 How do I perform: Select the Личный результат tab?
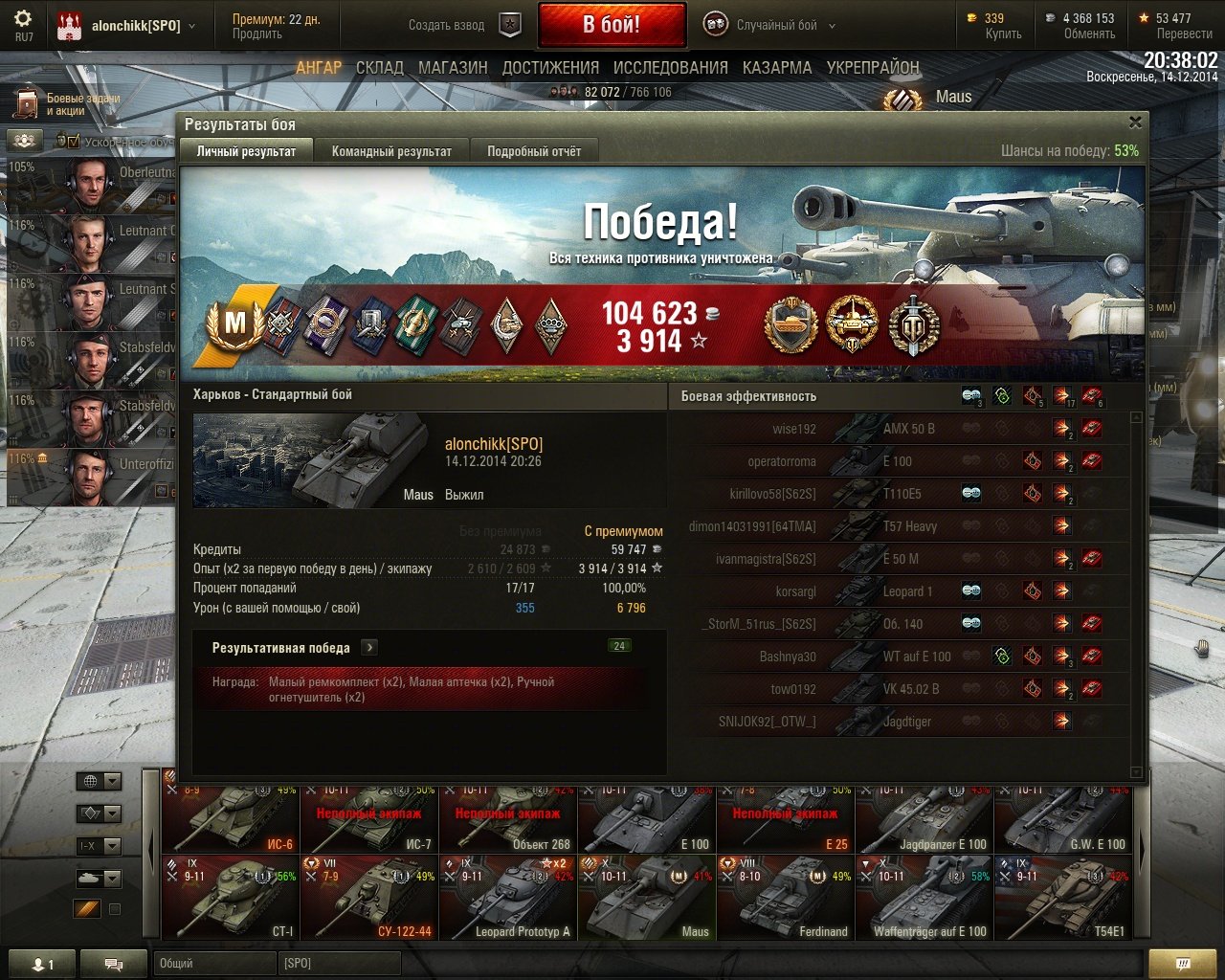[x=246, y=151]
